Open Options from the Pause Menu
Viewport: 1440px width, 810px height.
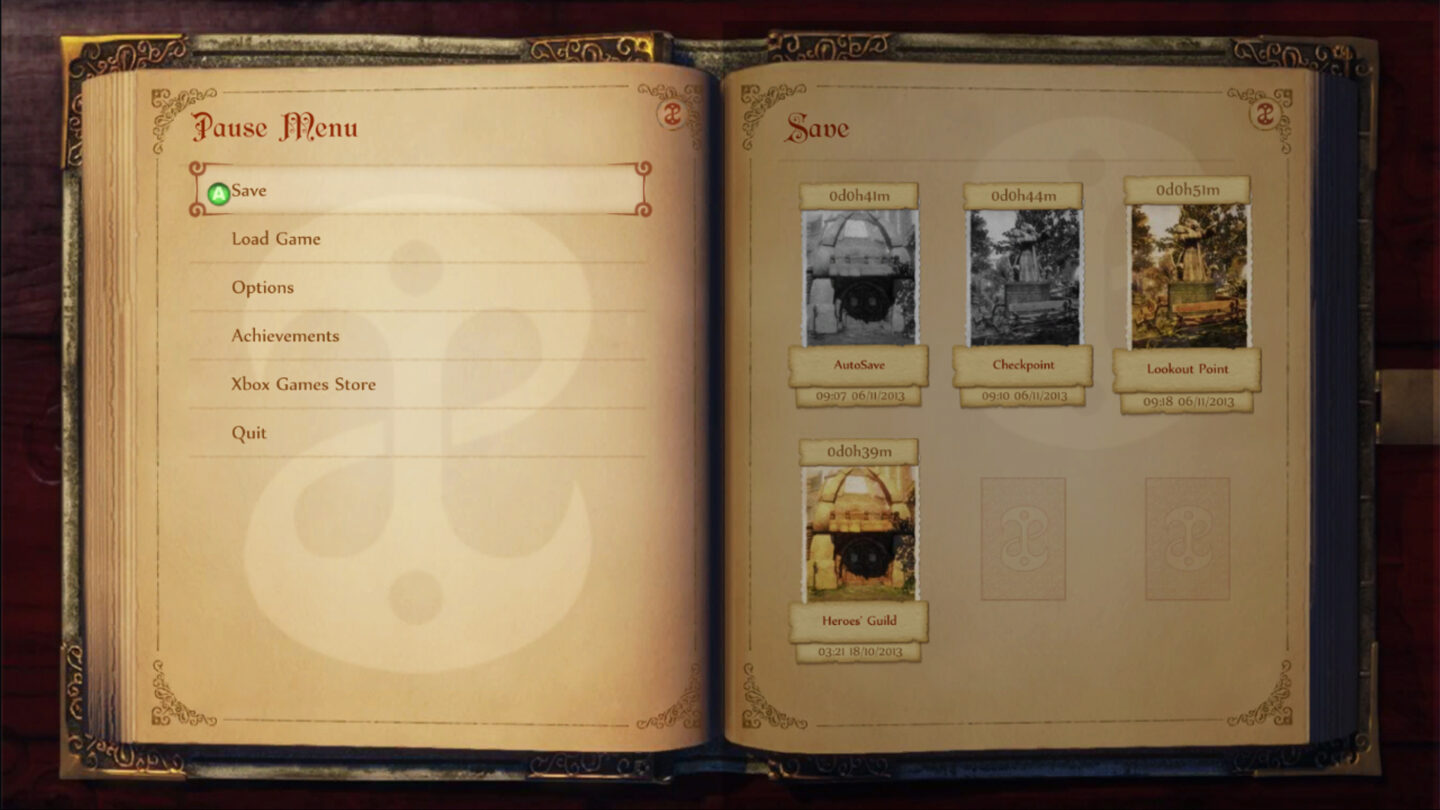tap(263, 287)
